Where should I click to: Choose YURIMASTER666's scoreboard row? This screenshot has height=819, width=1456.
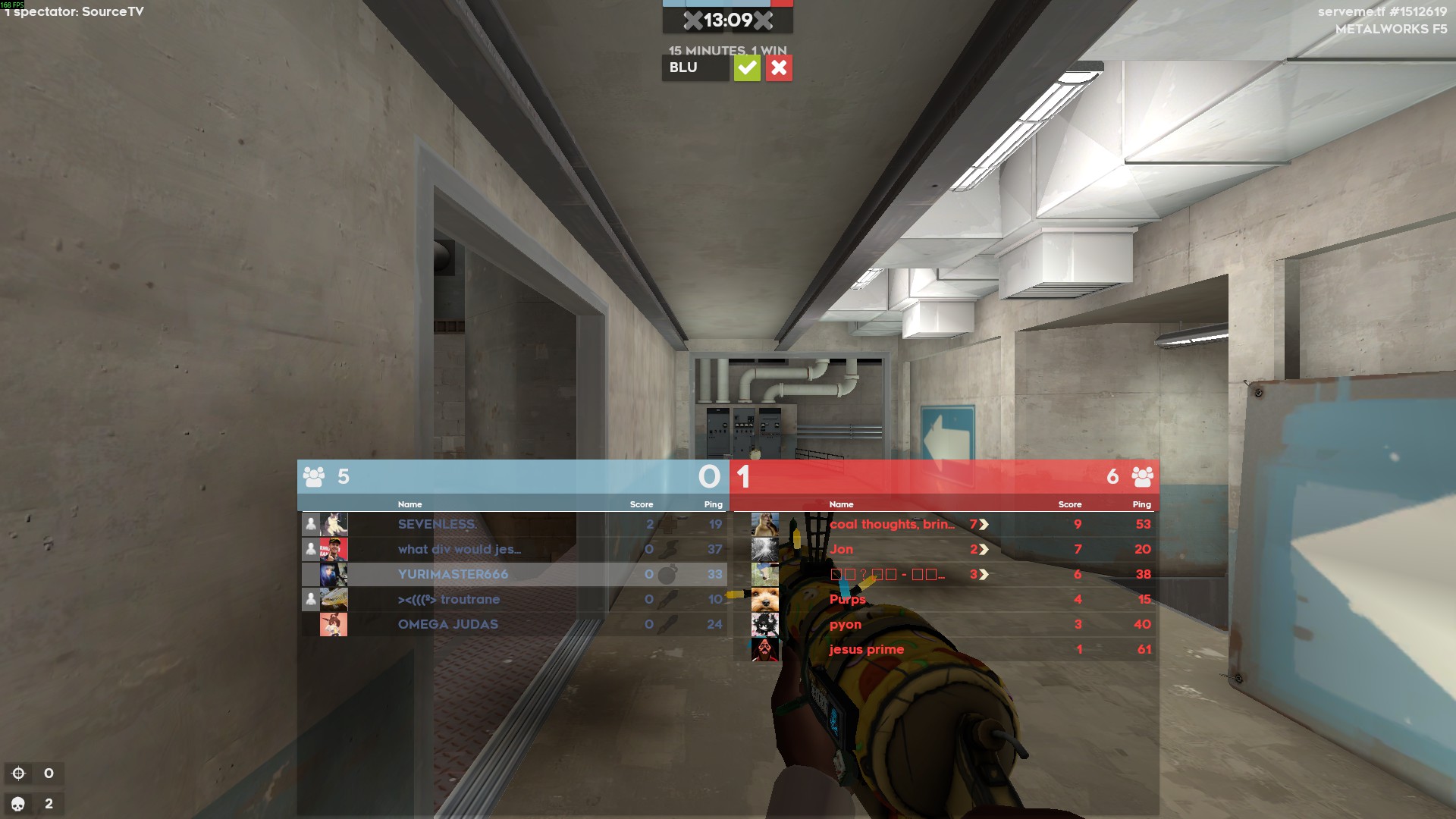coord(453,574)
